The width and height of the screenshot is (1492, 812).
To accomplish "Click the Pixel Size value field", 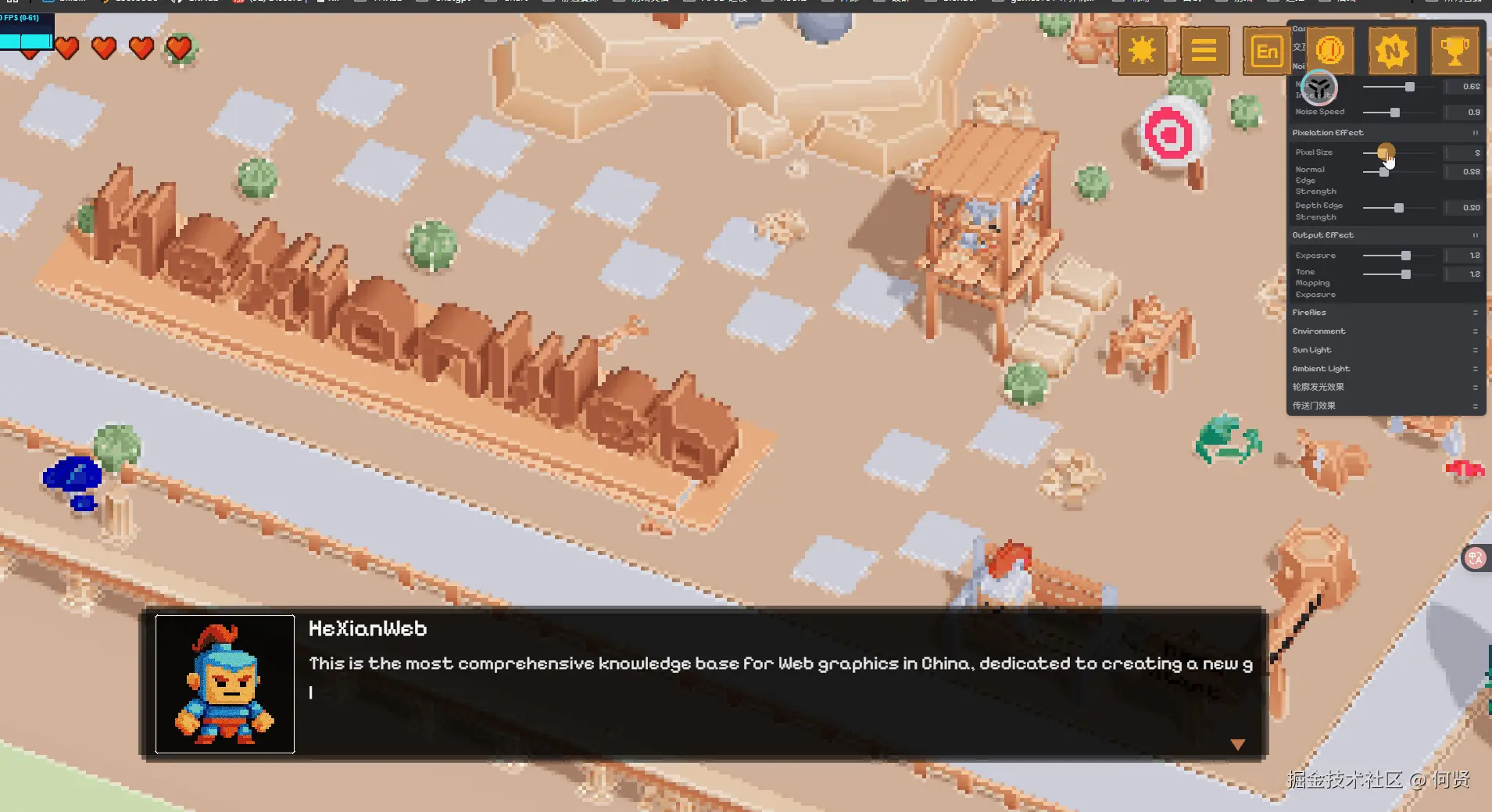I will click(1464, 153).
